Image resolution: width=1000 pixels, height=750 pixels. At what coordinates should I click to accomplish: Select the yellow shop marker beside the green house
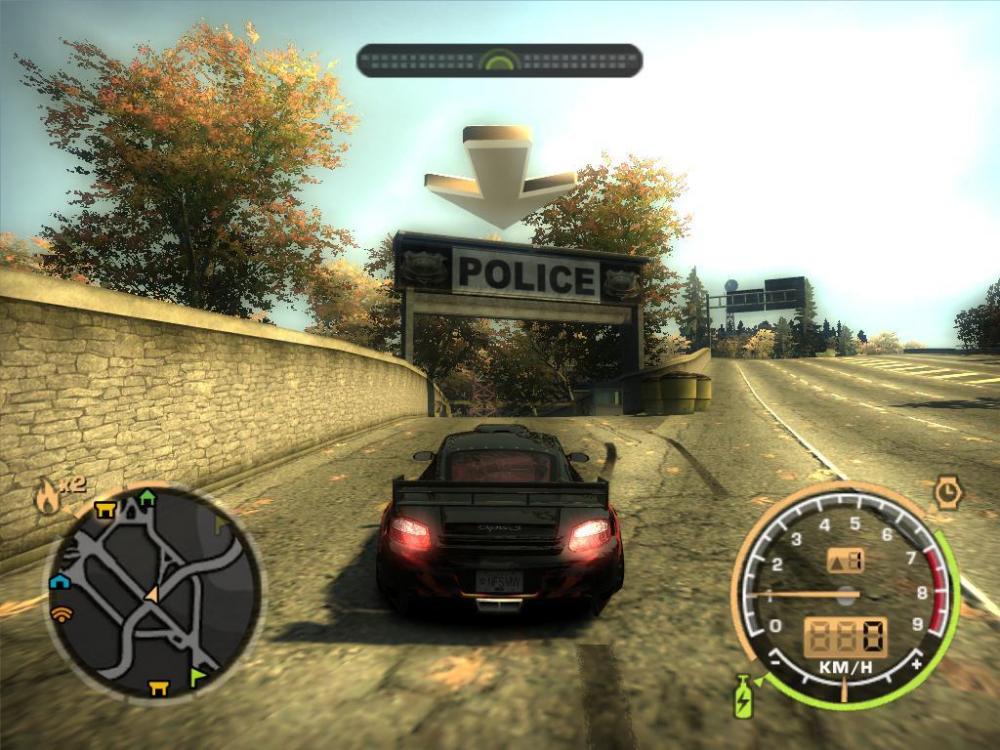[106, 510]
